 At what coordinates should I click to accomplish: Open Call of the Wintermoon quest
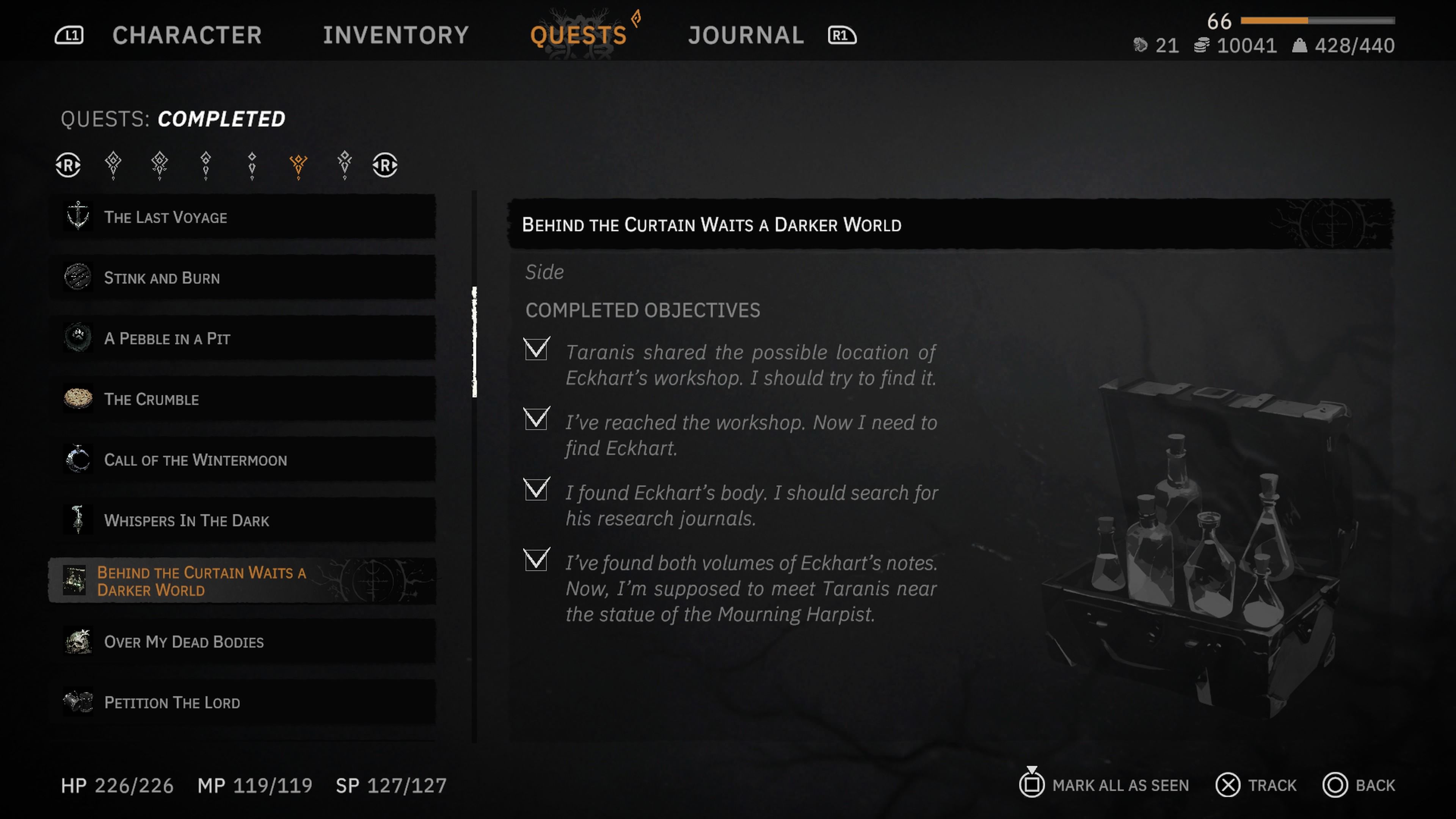click(243, 460)
